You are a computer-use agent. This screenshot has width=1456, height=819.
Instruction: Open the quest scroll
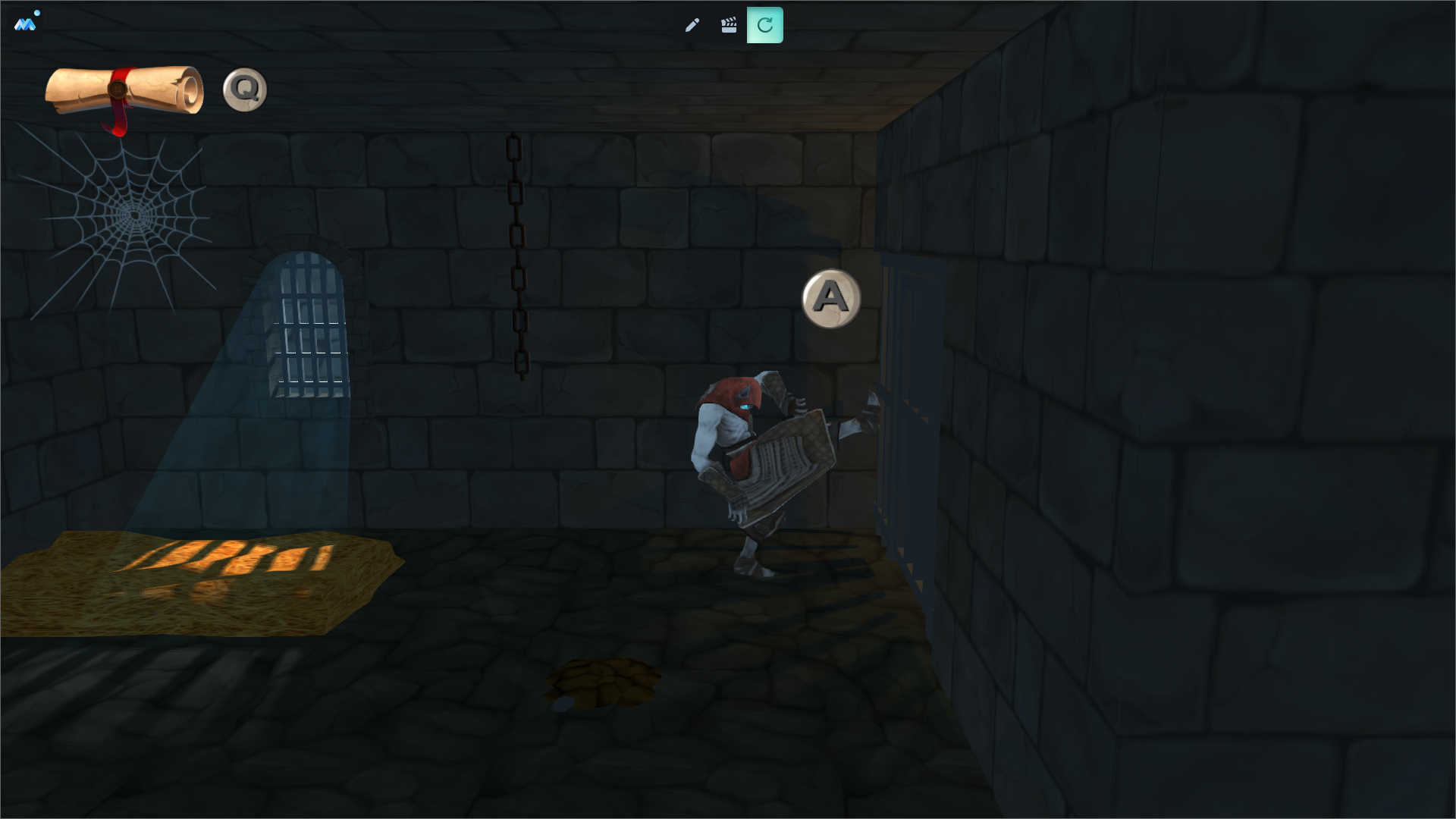[x=124, y=91]
